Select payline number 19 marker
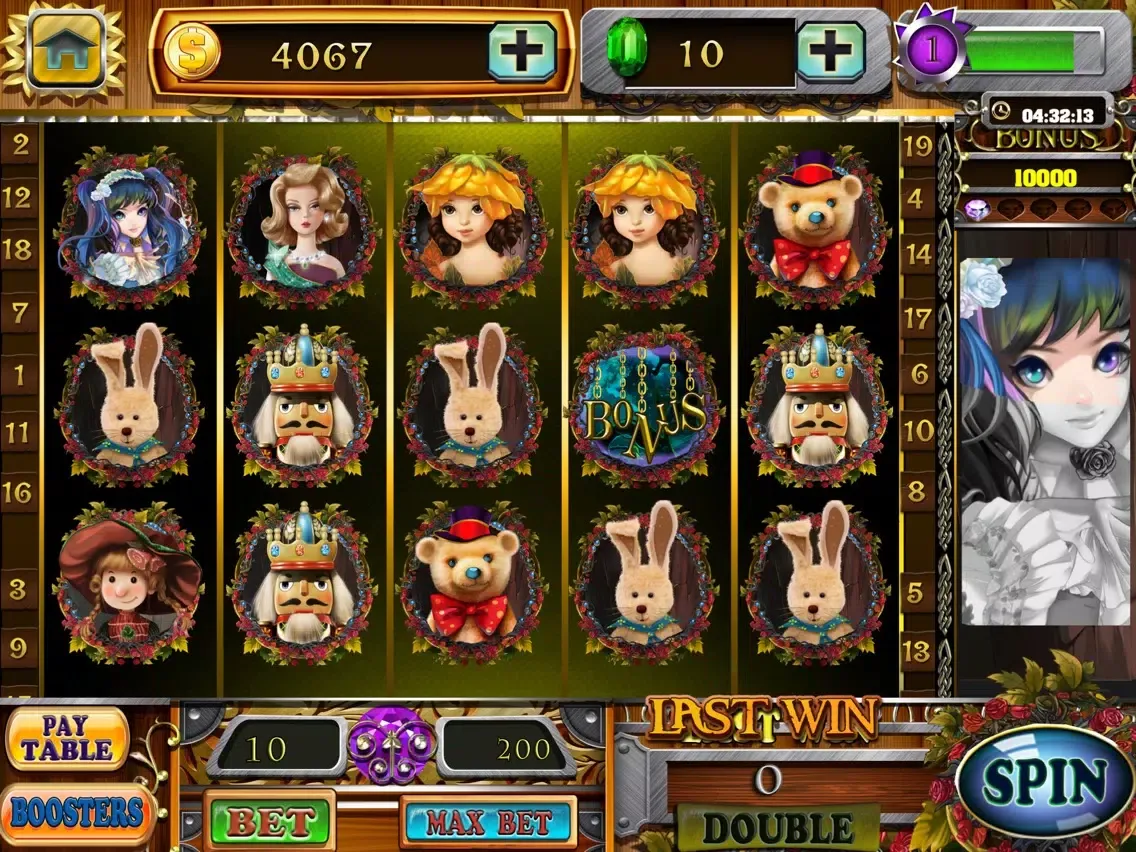Image resolution: width=1136 pixels, height=852 pixels. coord(917,146)
